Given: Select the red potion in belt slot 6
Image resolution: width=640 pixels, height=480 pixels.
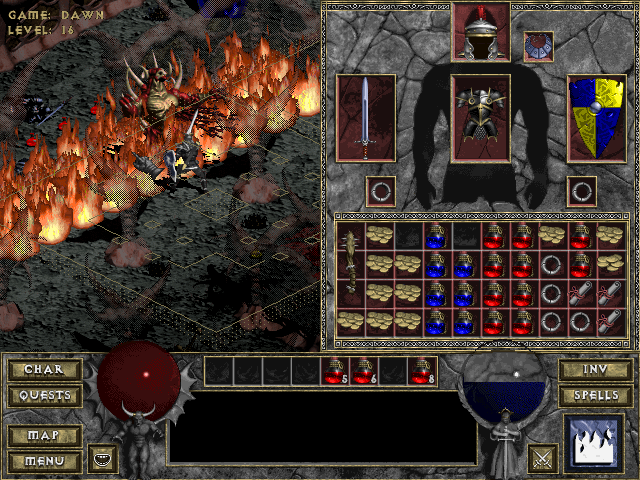Looking at the screenshot, I should point(364,371).
